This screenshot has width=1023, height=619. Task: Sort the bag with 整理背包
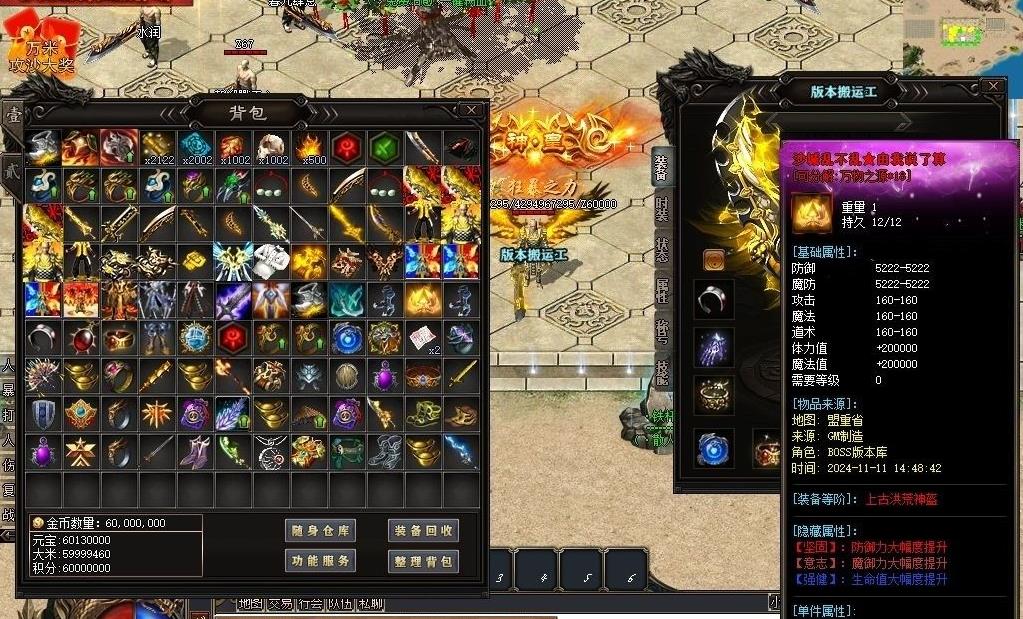(423, 561)
